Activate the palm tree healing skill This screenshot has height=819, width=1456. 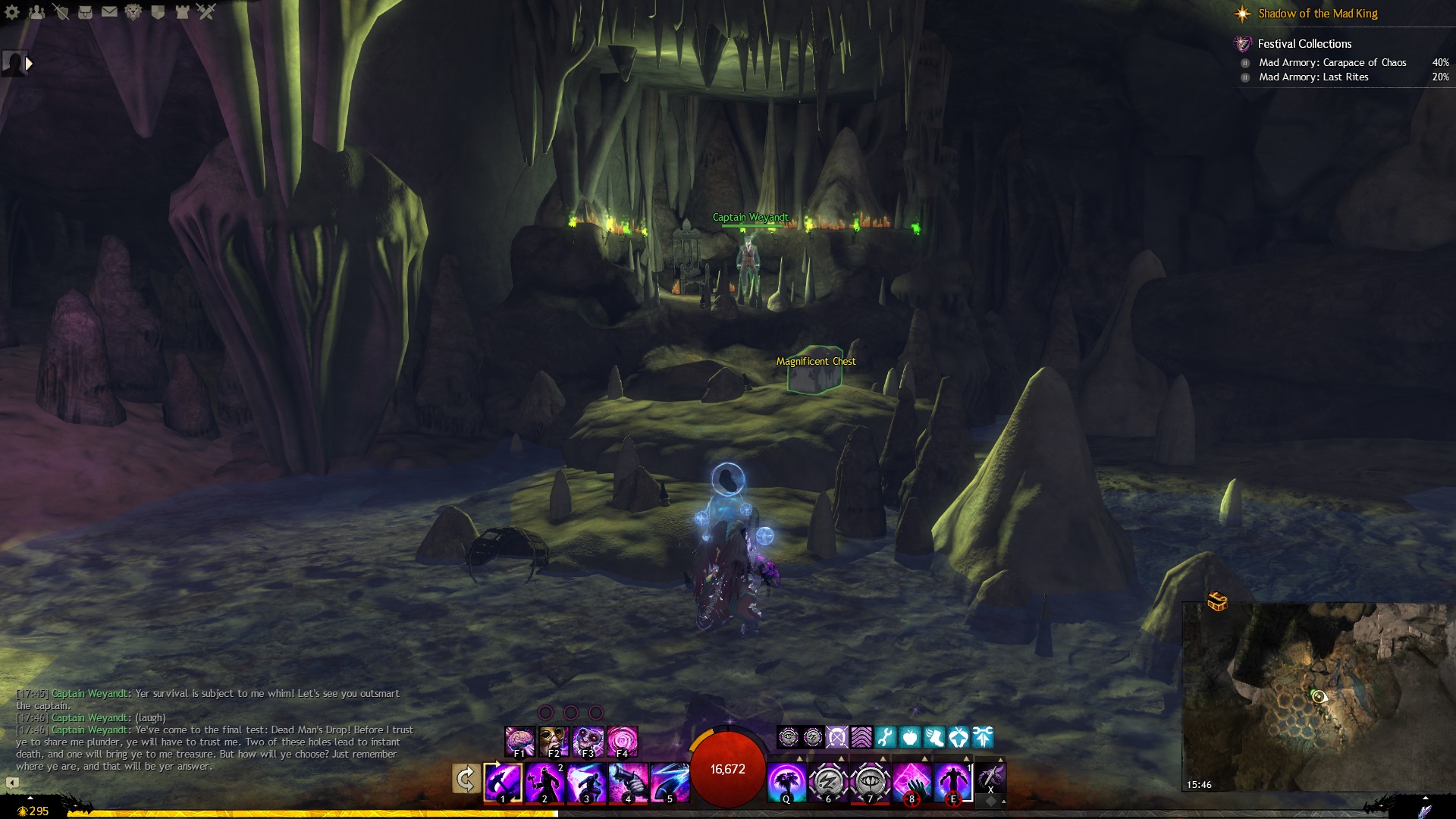pyautogui.click(x=786, y=782)
